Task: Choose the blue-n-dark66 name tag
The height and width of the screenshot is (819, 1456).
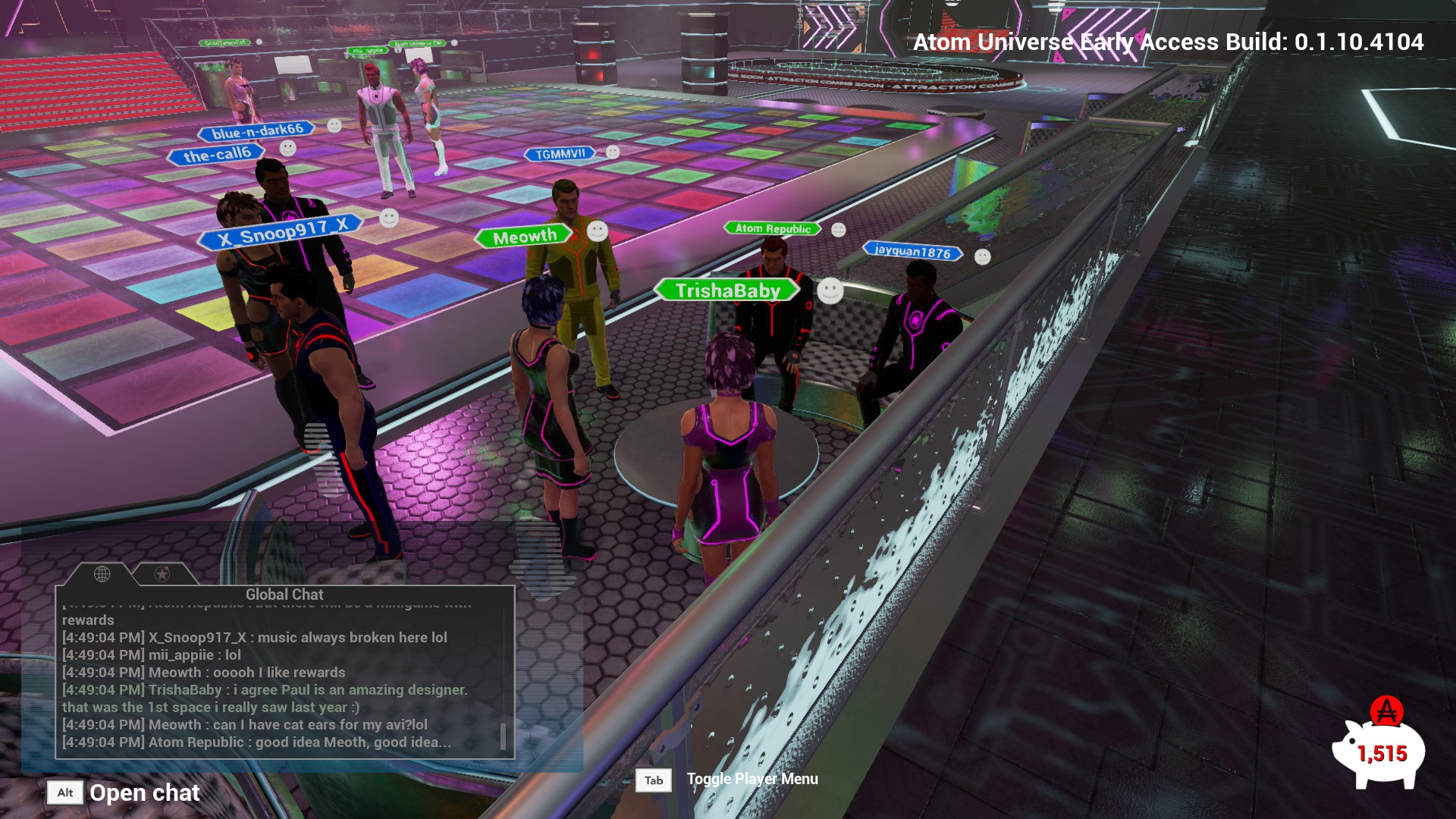Action: 257,132
